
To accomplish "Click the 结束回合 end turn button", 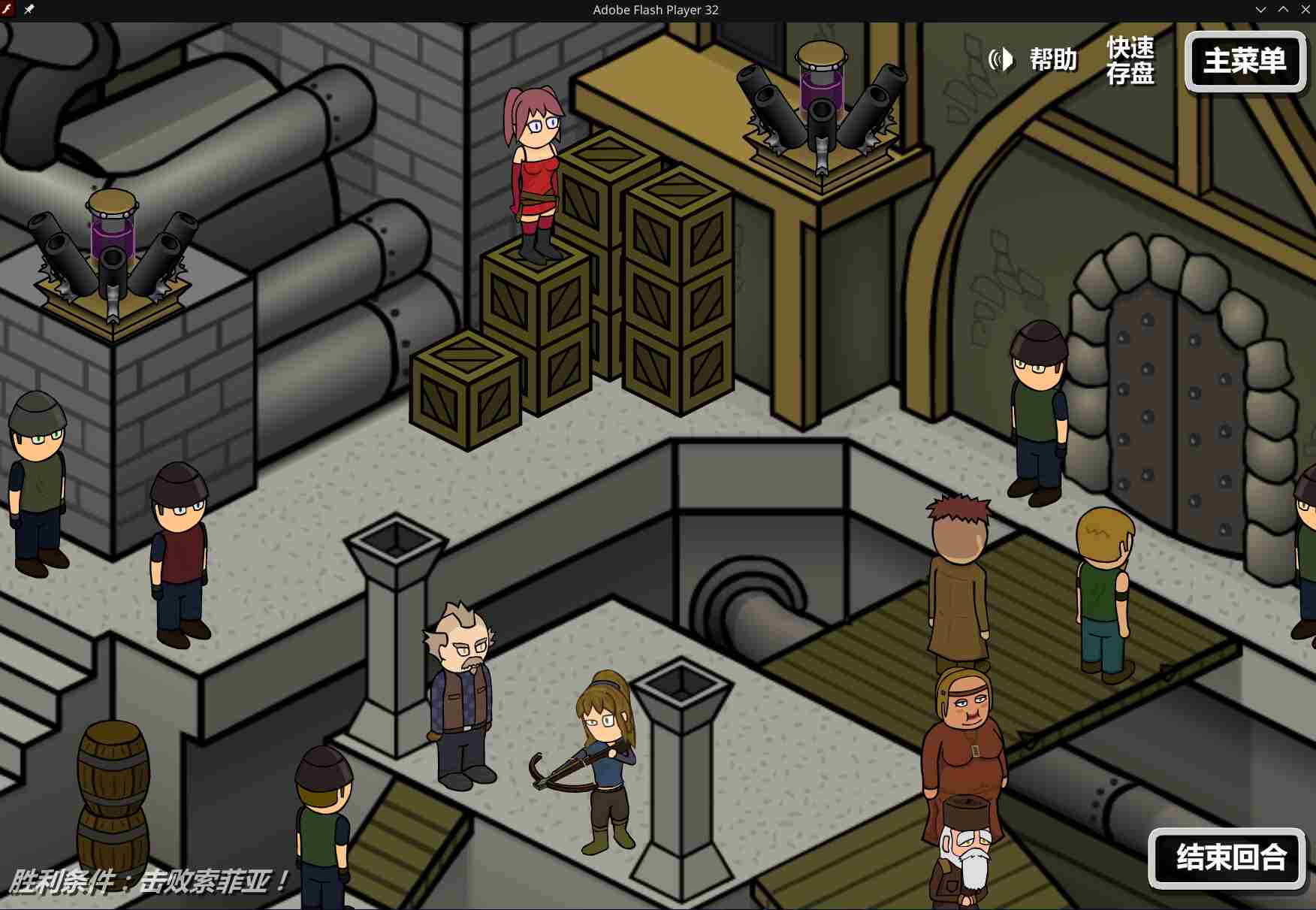I will click(x=1227, y=858).
